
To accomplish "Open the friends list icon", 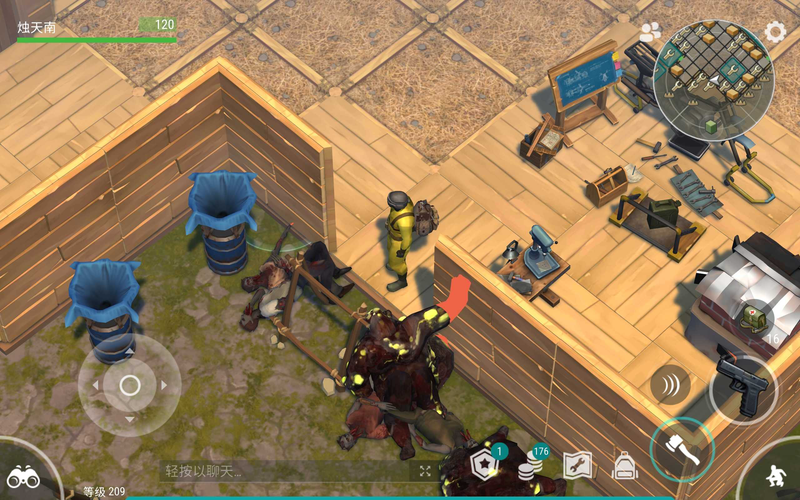I will click(x=651, y=32).
